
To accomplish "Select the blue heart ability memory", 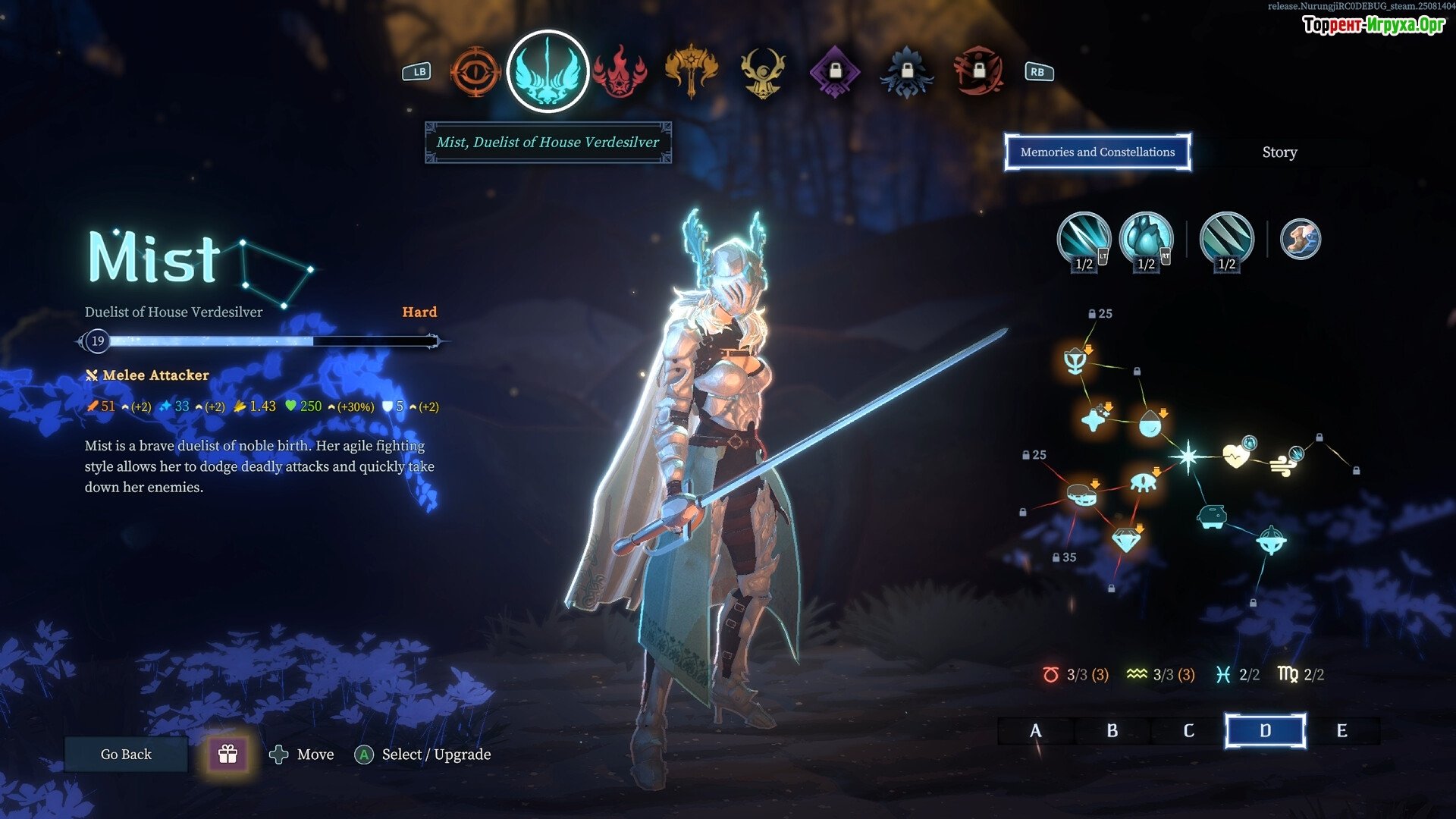I will [x=1146, y=239].
